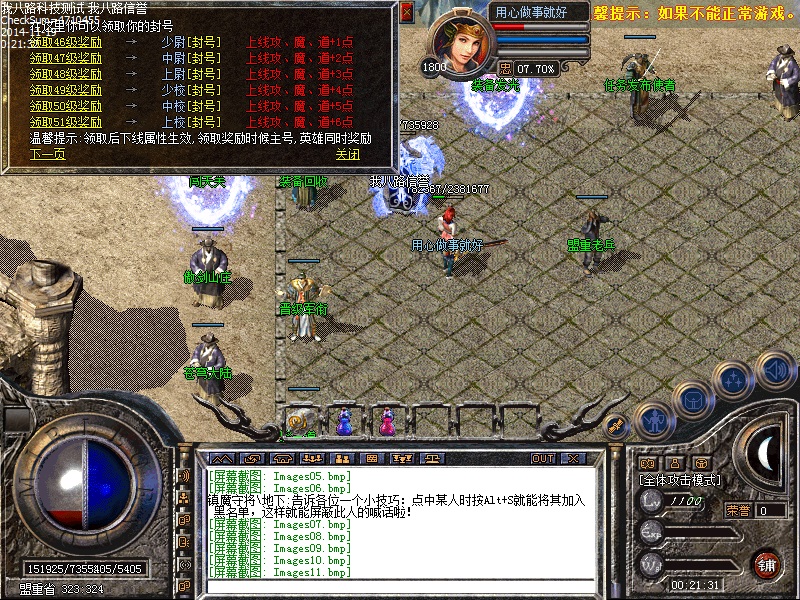This screenshot has width=800, height=600.
Task: Claim the level 50 reward (领取50级奖励)
Action: (x=65, y=106)
